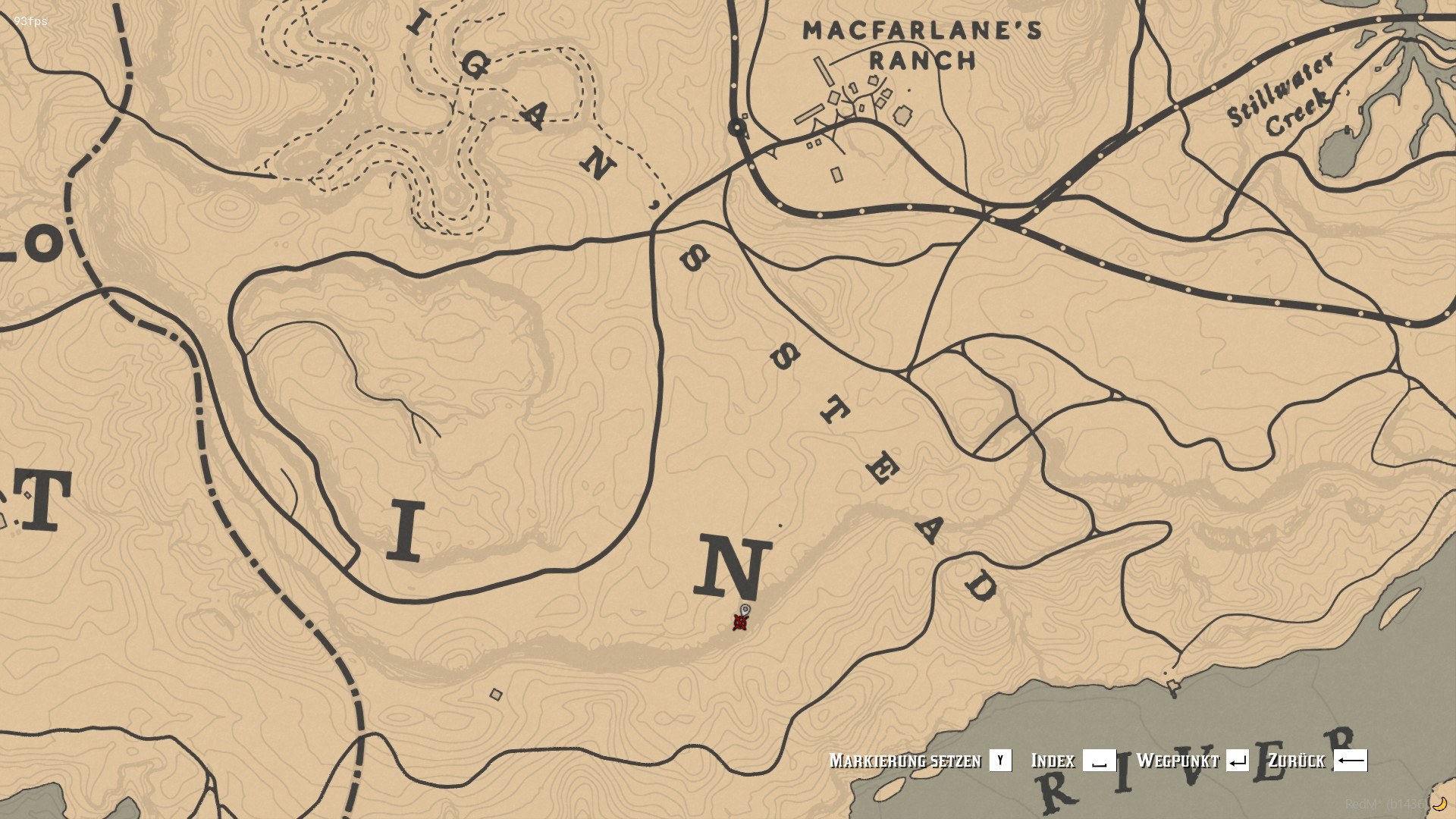Open the Index from the bottom bar
The height and width of the screenshot is (819, 1456).
tap(1053, 761)
